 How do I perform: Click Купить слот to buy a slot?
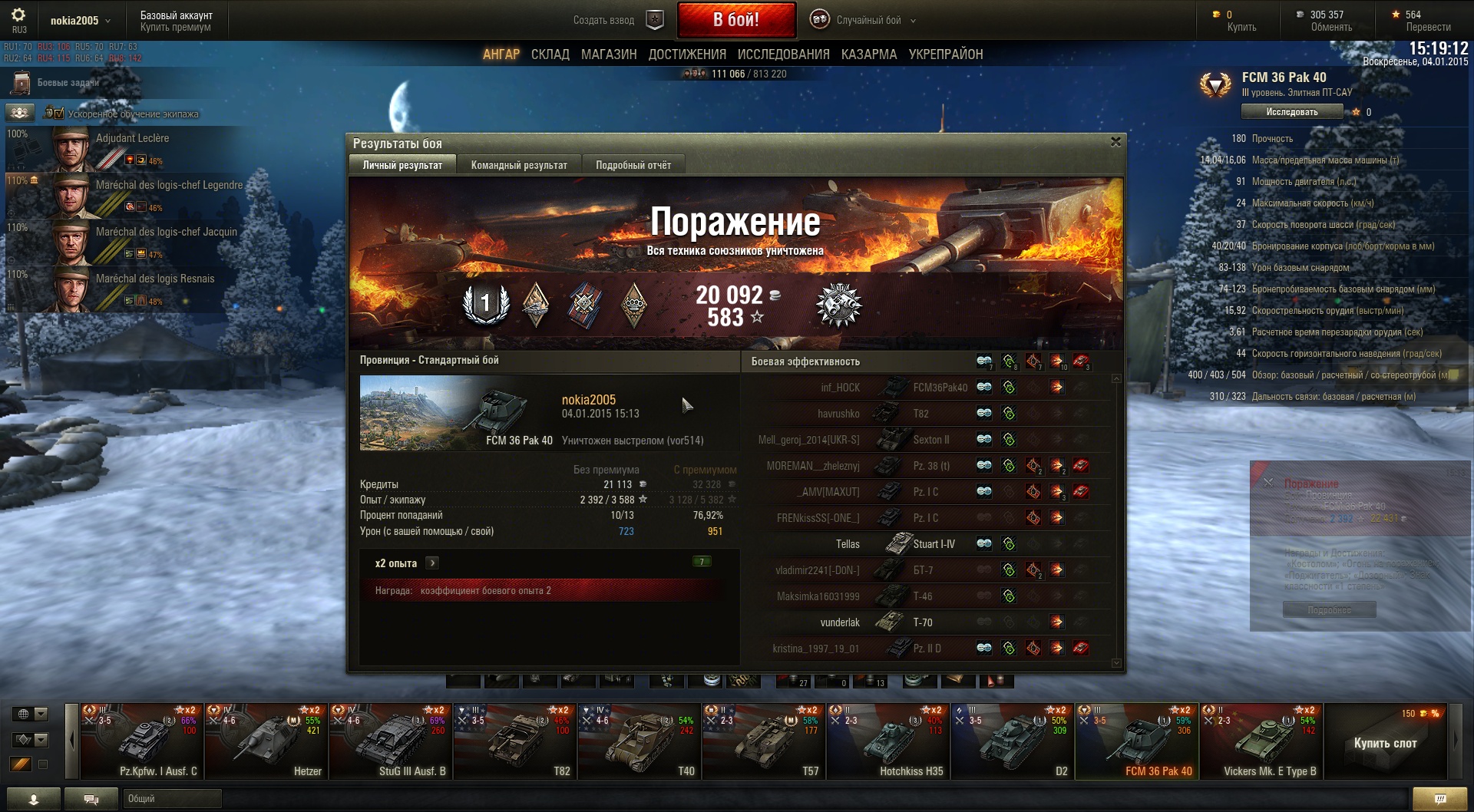pos(1385,743)
